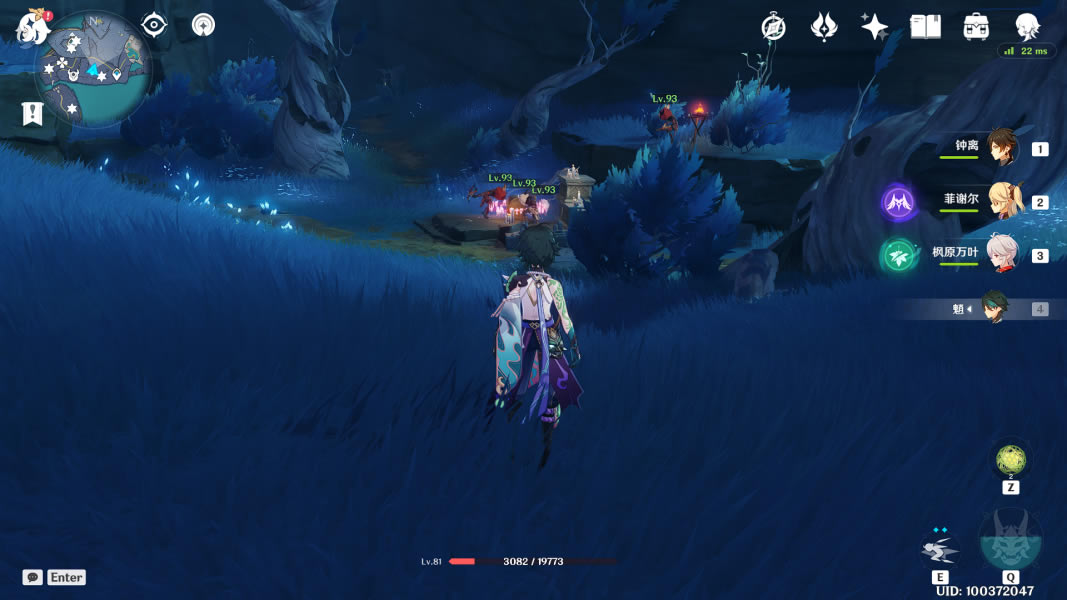Use the elemental skill icon
The height and width of the screenshot is (600, 1067).
[940, 549]
